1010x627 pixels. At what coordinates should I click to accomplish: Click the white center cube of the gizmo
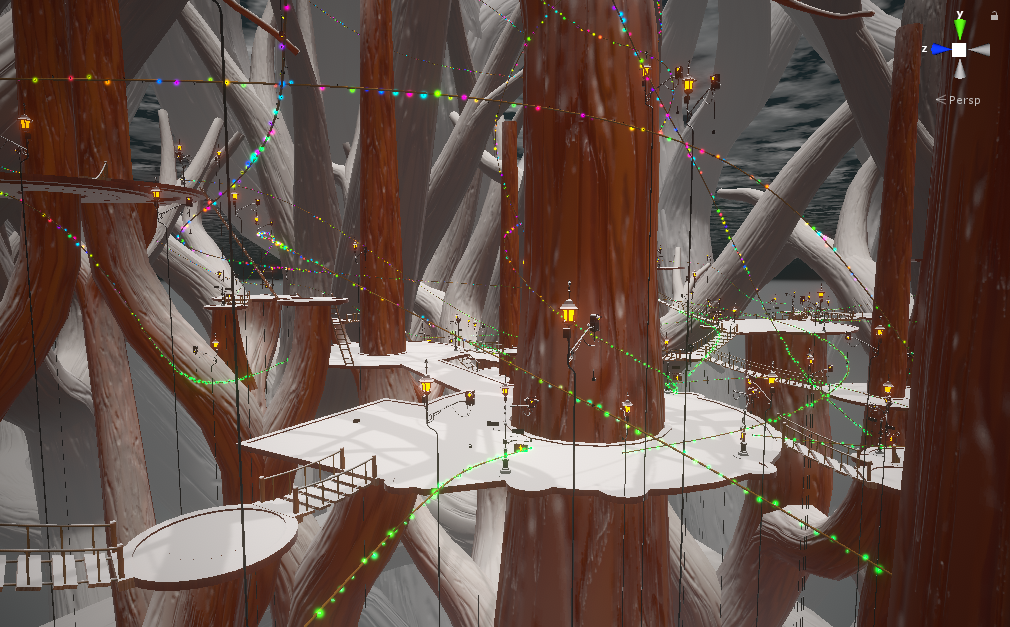(959, 49)
